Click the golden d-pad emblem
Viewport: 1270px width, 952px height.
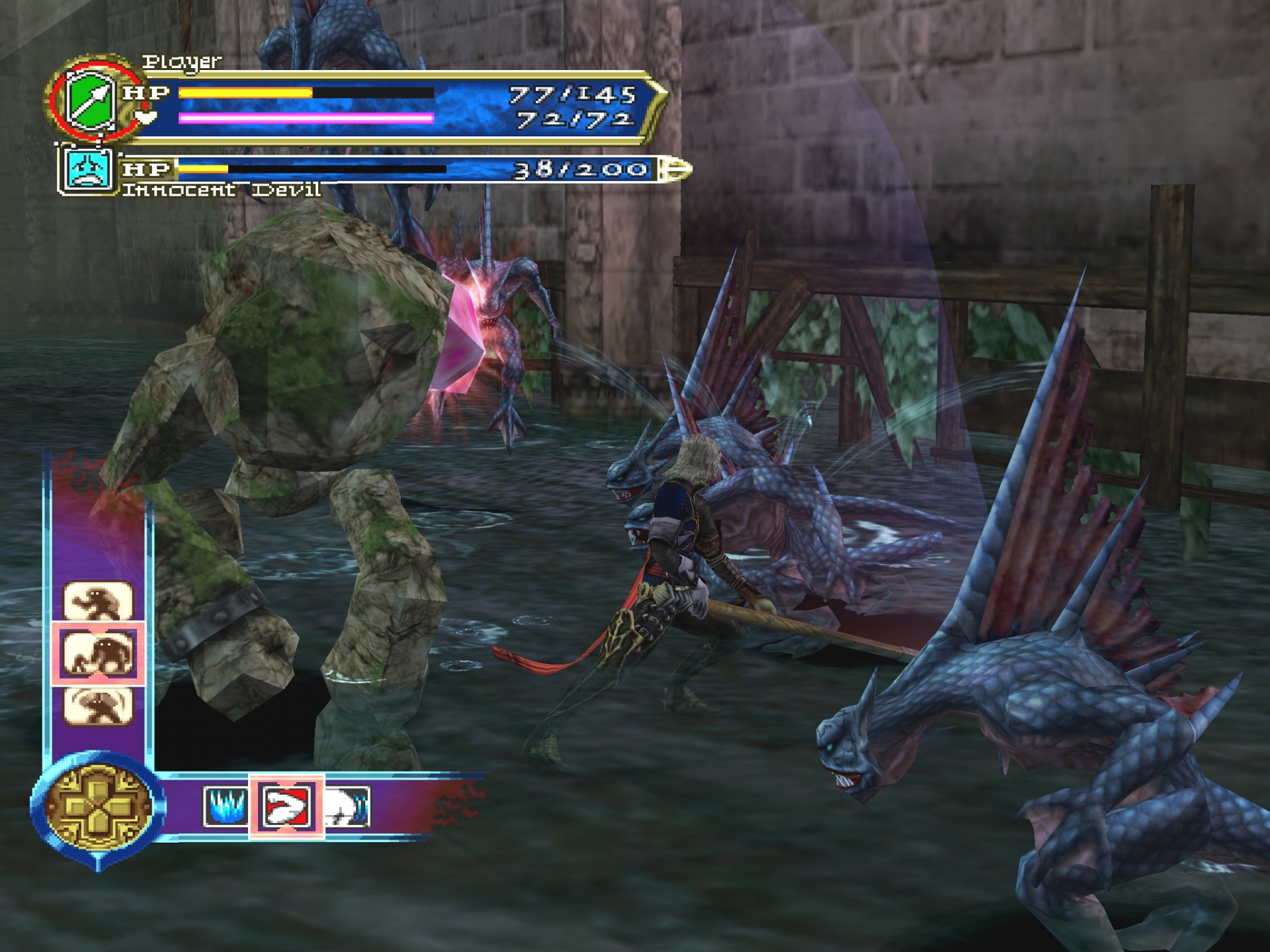[98, 807]
